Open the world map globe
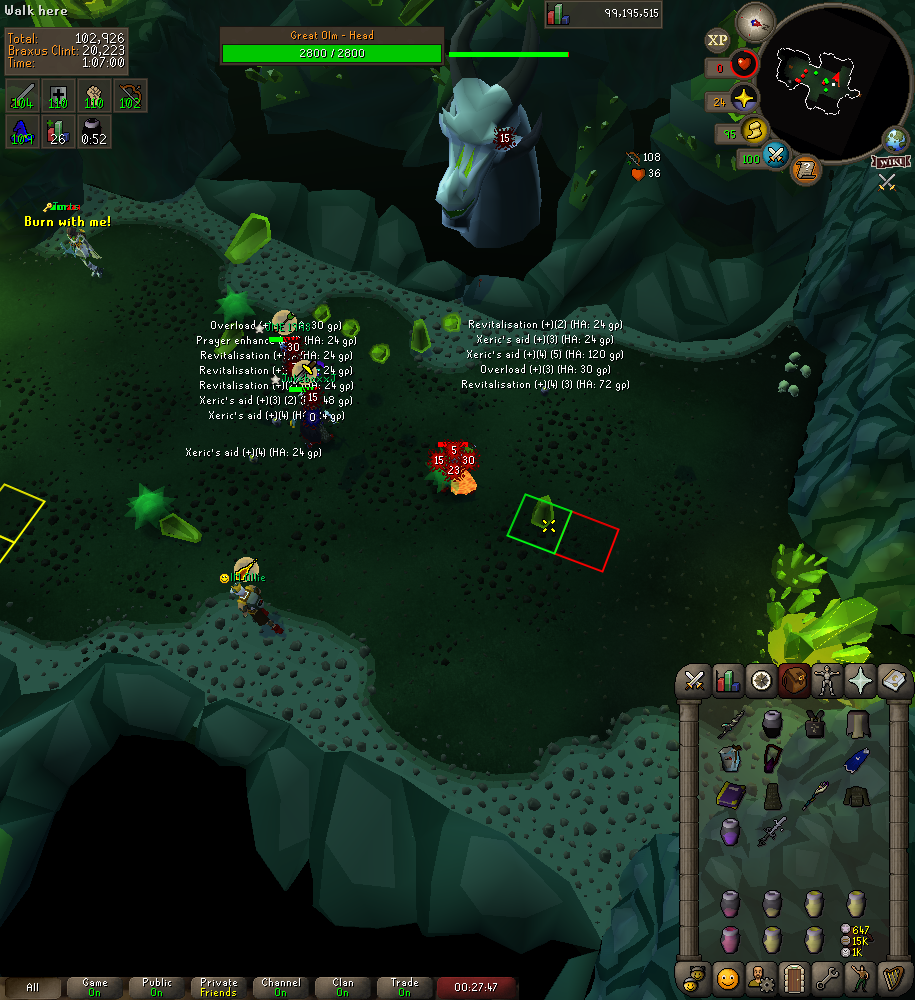915x1000 pixels. 895,140
